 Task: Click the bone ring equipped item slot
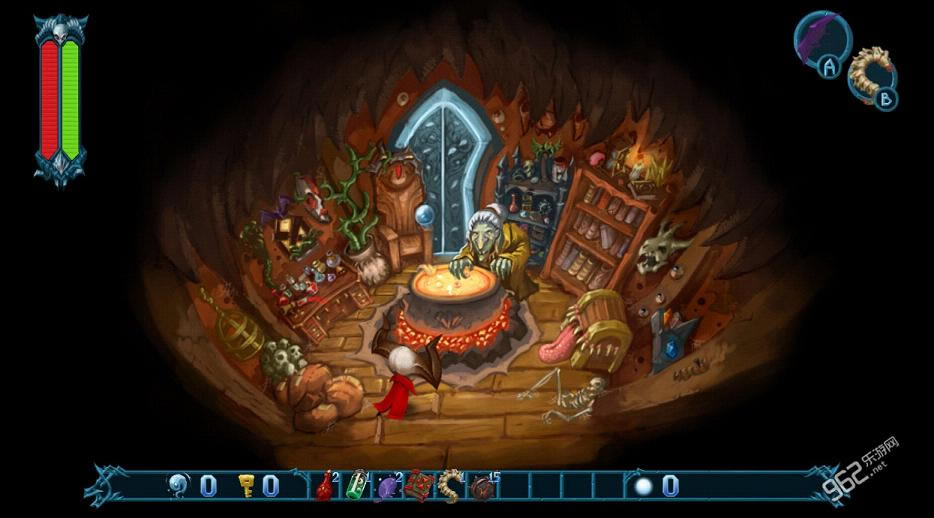pyautogui.click(x=870, y=71)
